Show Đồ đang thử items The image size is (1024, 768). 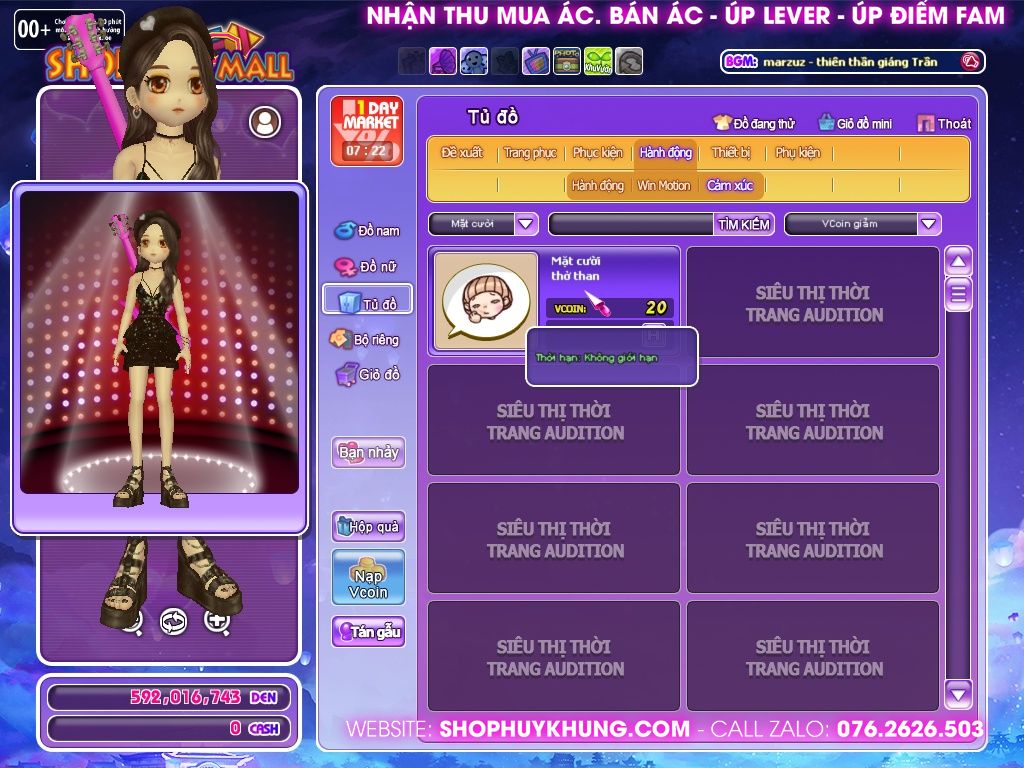pos(754,124)
